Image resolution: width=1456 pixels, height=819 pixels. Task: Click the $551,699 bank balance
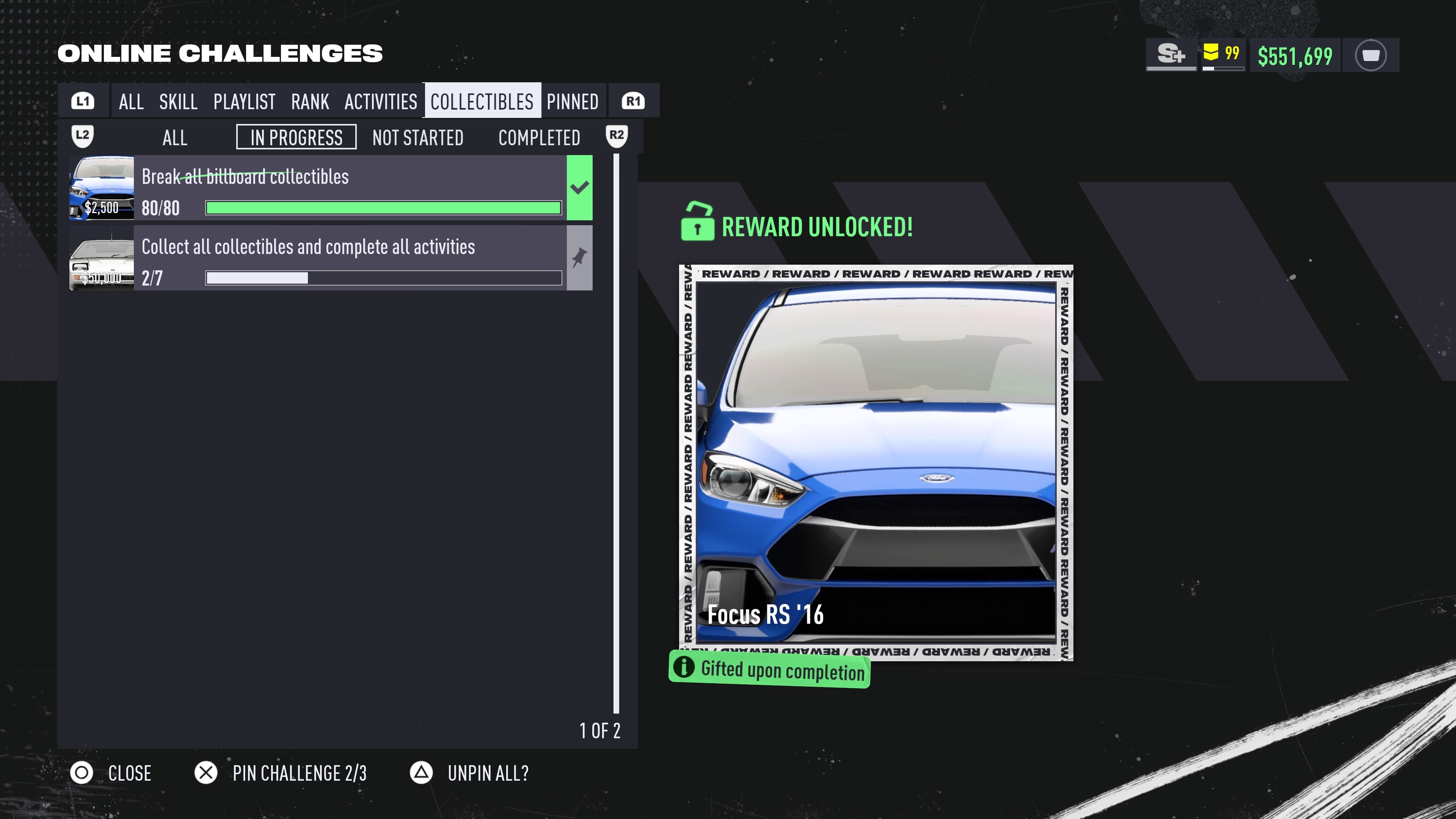pyautogui.click(x=1294, y=56)
